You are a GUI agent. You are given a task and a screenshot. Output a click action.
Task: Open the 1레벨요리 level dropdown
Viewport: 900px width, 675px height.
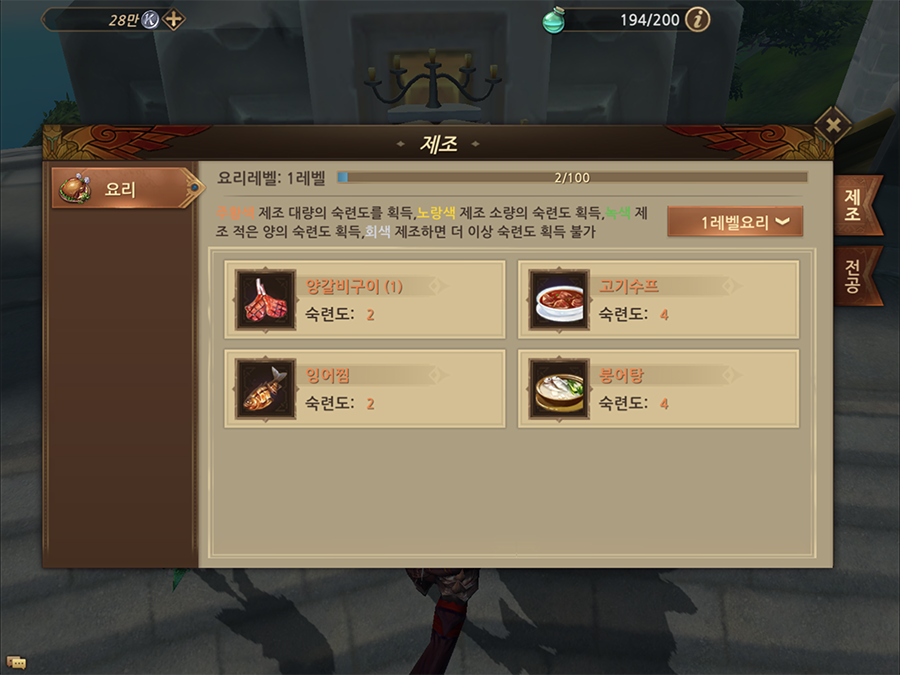click(x=735, y=222)
